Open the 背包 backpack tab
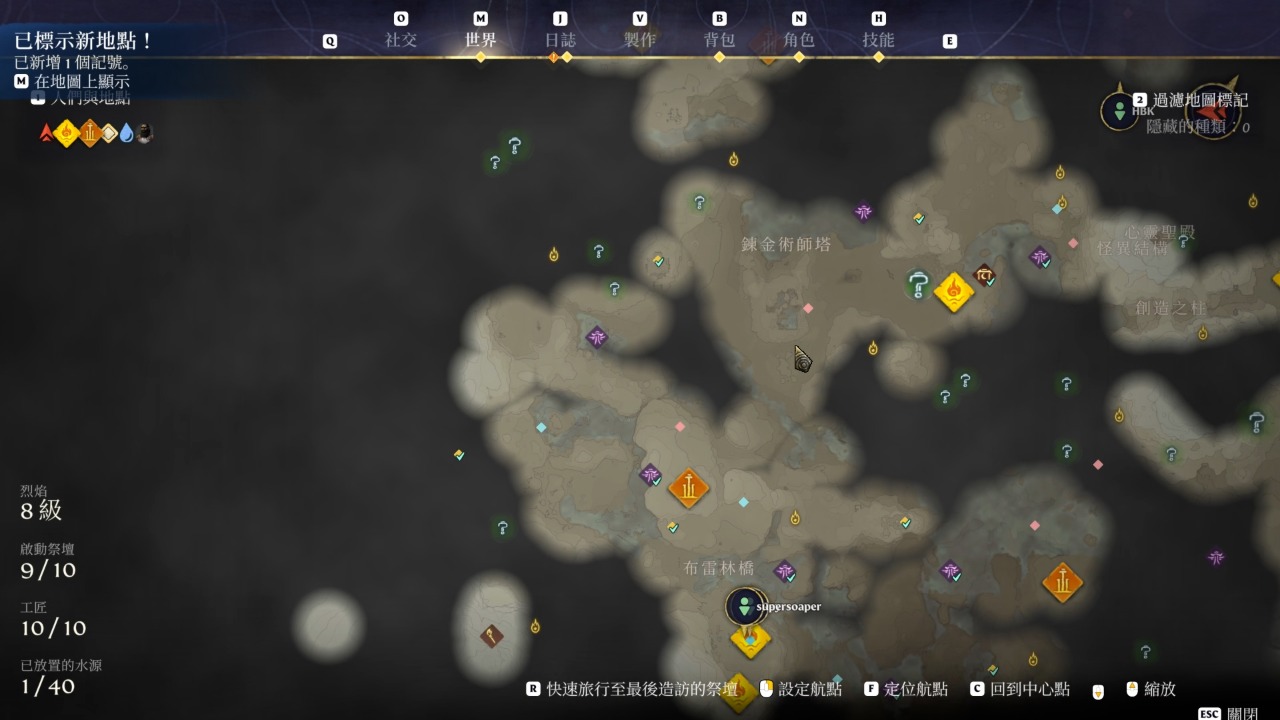1280x720 pixels. click(719, 41)
